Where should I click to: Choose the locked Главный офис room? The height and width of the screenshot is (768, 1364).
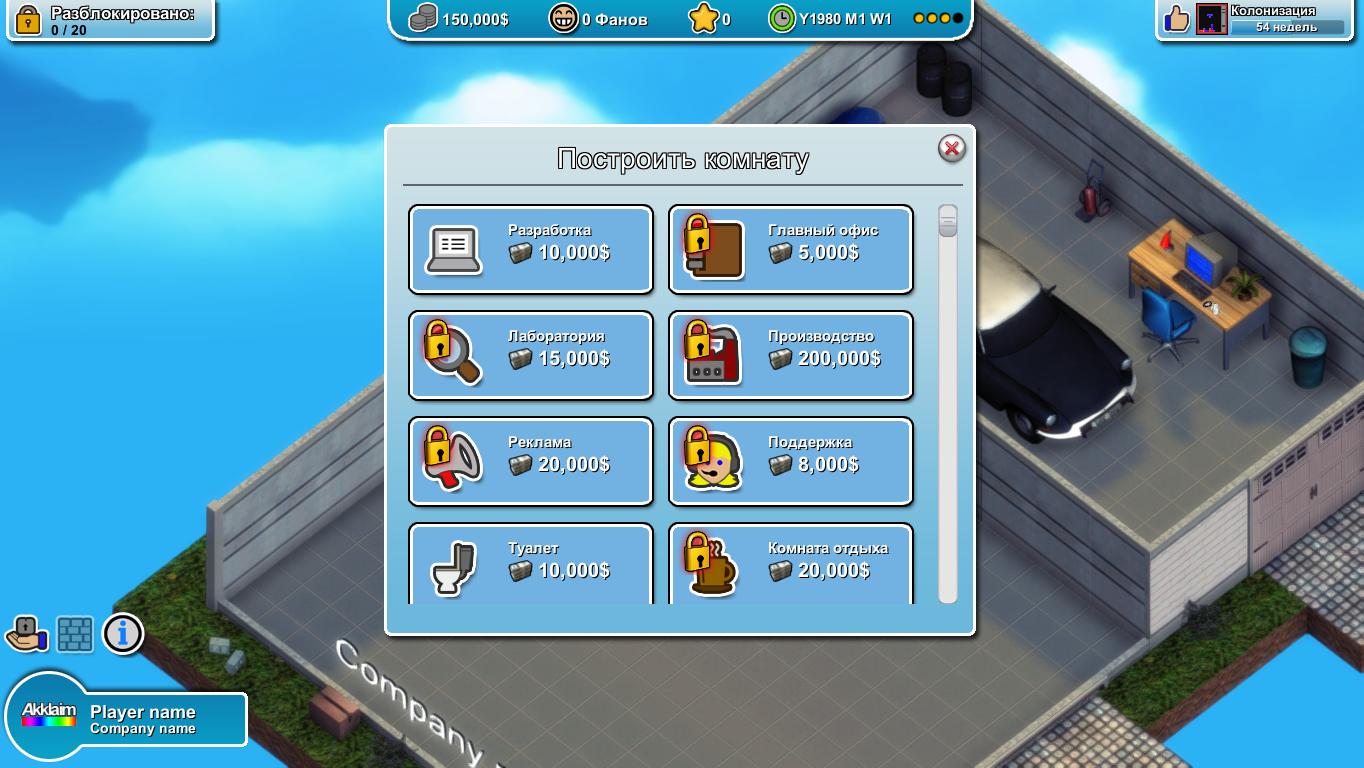click(790, 250)
